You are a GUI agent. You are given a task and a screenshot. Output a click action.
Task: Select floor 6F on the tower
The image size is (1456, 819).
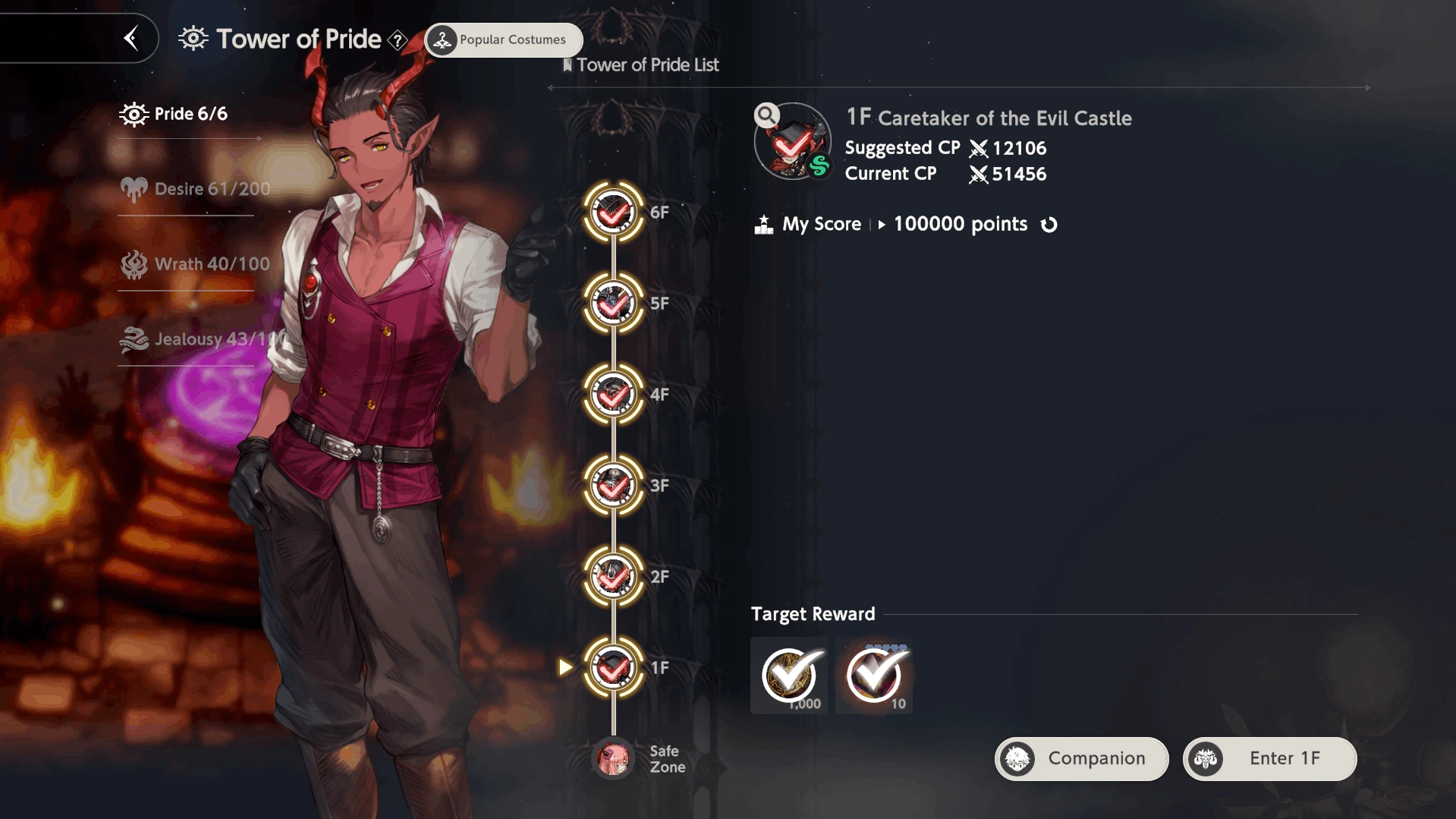(x=613, y=213)
